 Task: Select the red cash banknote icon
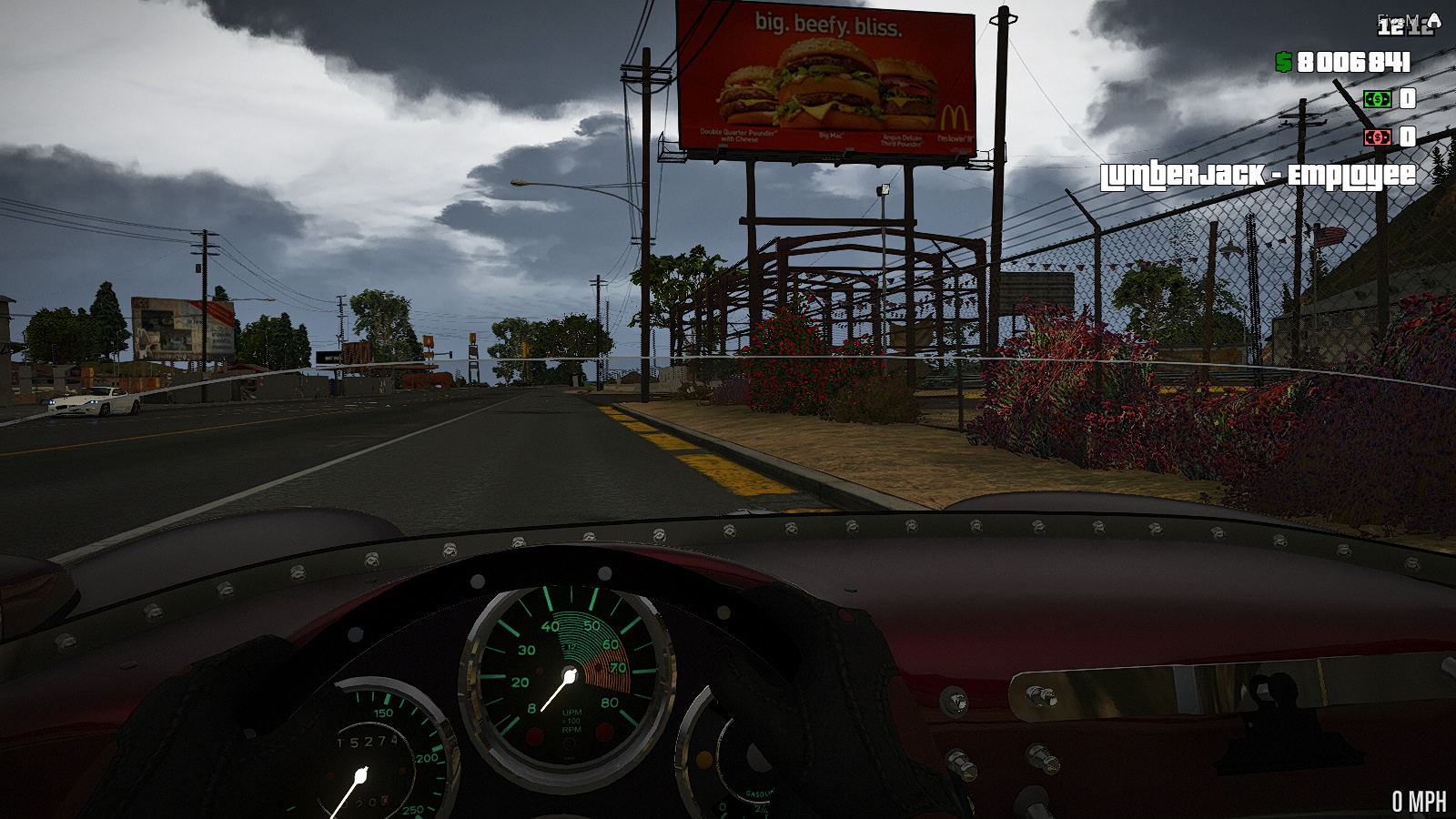pyautogui.click(x=1378, y=136)
